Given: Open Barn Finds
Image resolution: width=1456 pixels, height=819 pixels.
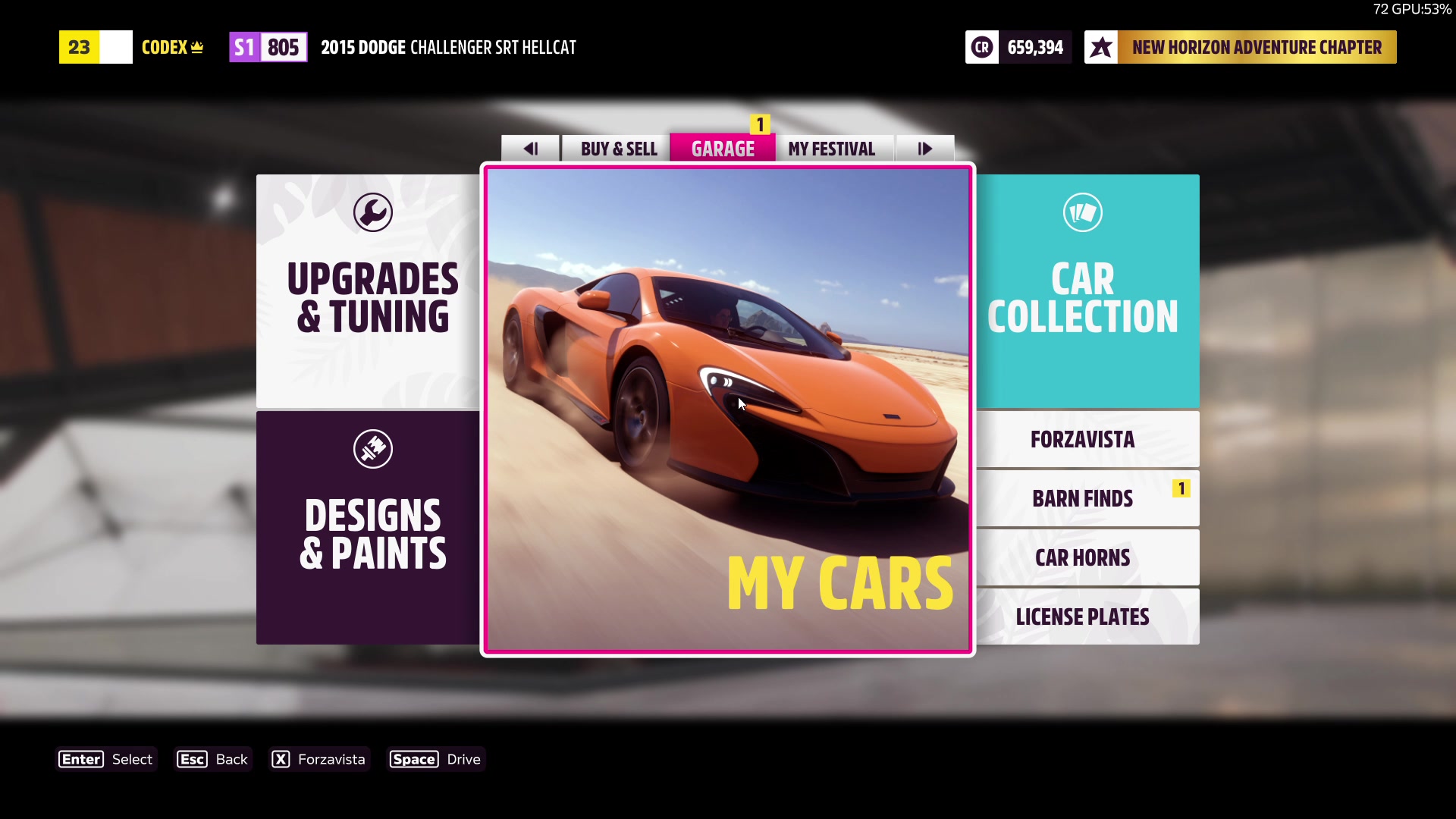Looking at the screenshot, I should (x=1087, y=498).
